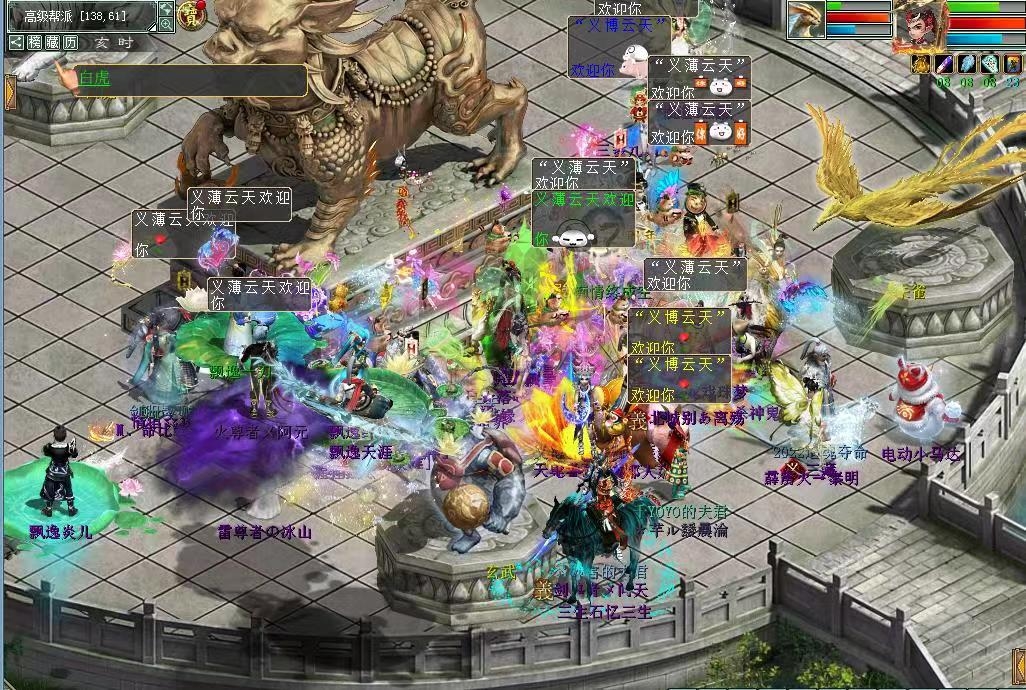Image resolution: width=1026 pixels, height=690 pixels.
Task: Click the purple crystal wand buff icon
Action: tap(944, 64)
